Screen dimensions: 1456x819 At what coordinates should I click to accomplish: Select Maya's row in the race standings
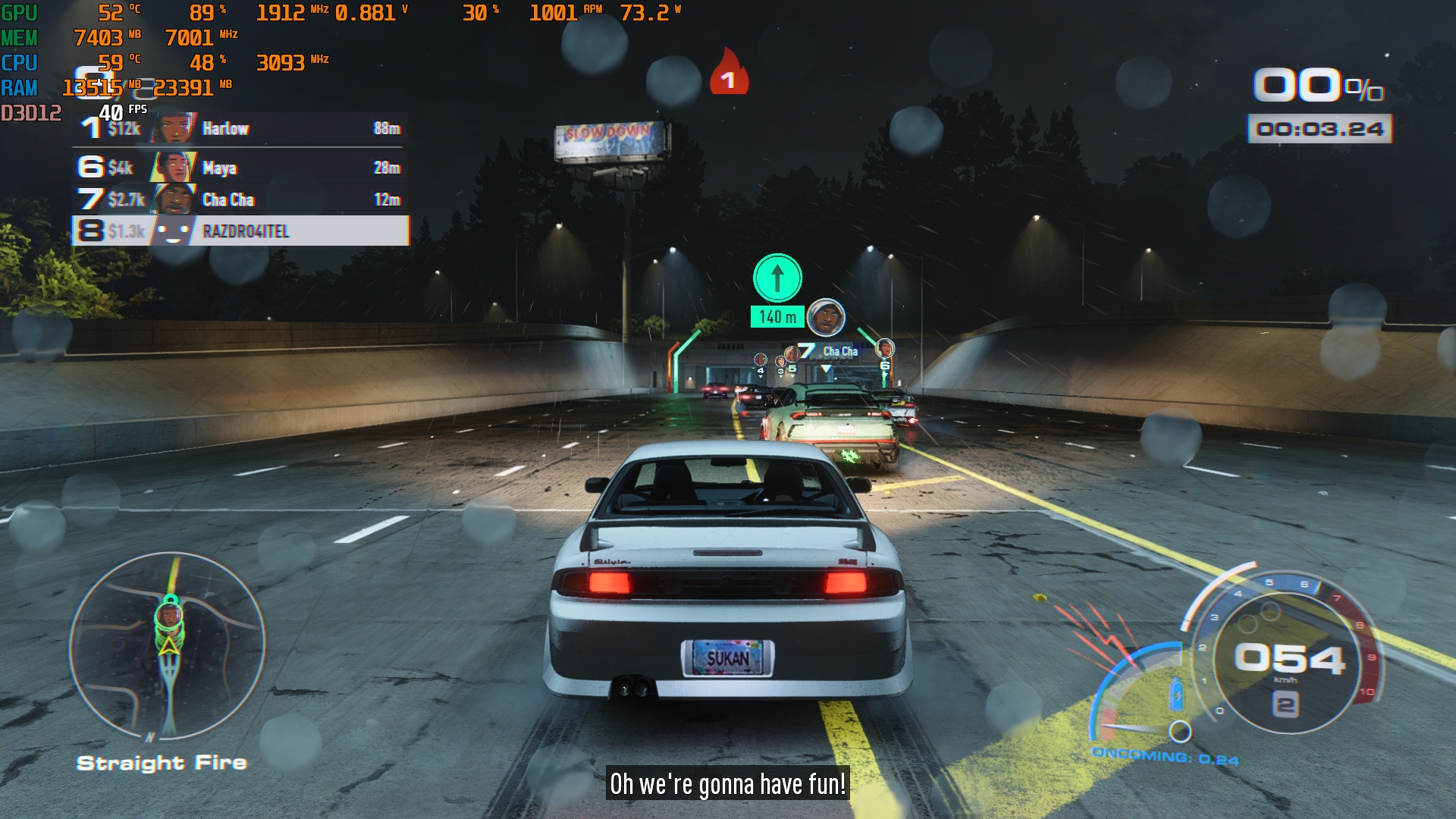pyautogui.click(x=241, y=168)
